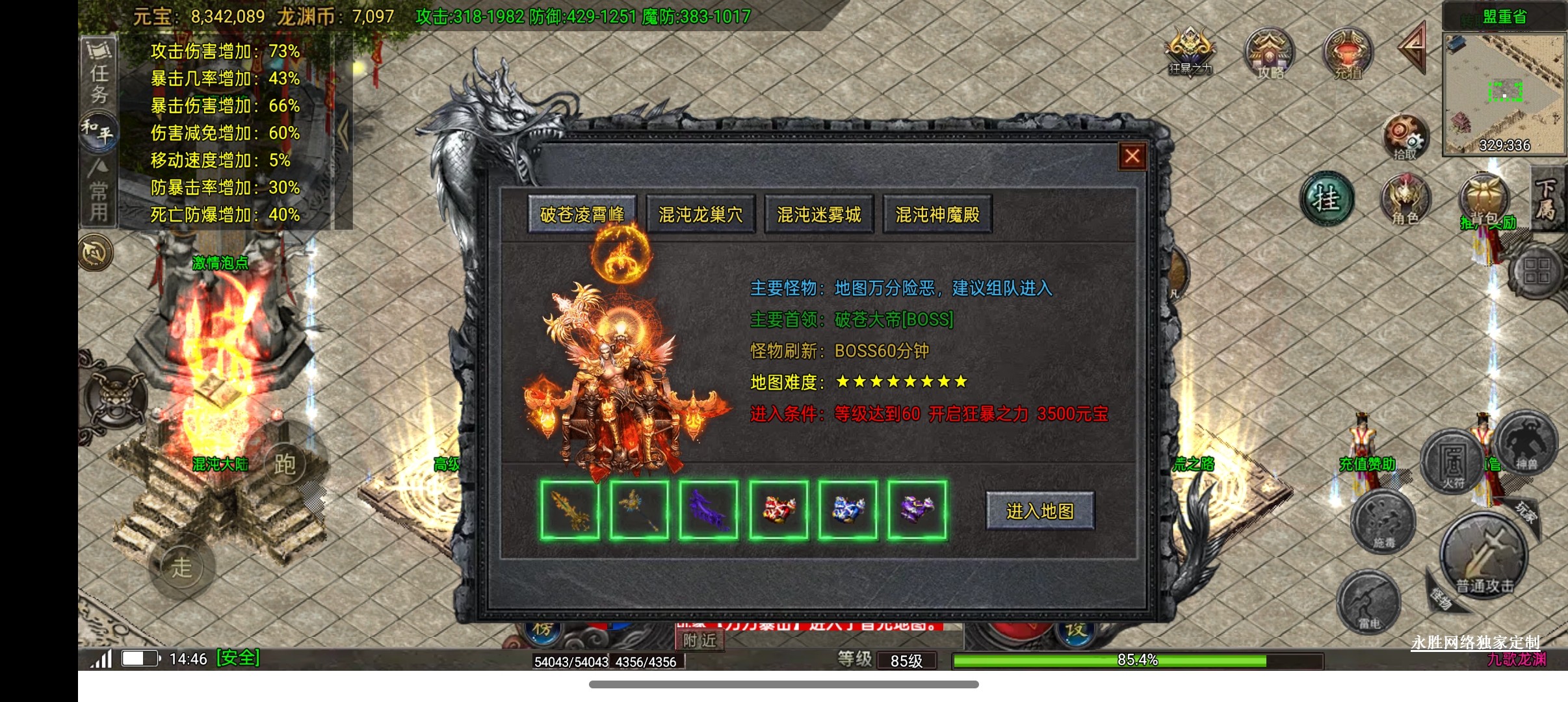The image size is (1568, 702).
Task: Choose the 混沌神魔殿 tab
Action: point(937,214)
